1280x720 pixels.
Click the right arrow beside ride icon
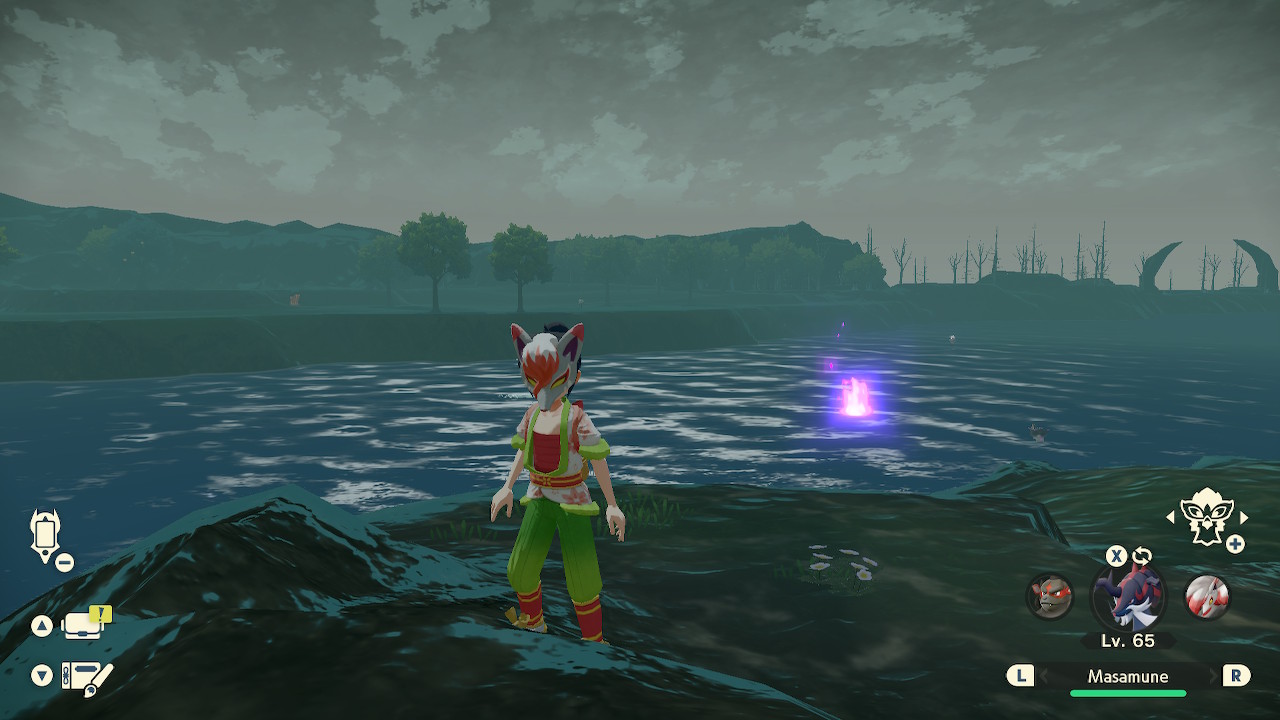click(x=1244, y=517)
